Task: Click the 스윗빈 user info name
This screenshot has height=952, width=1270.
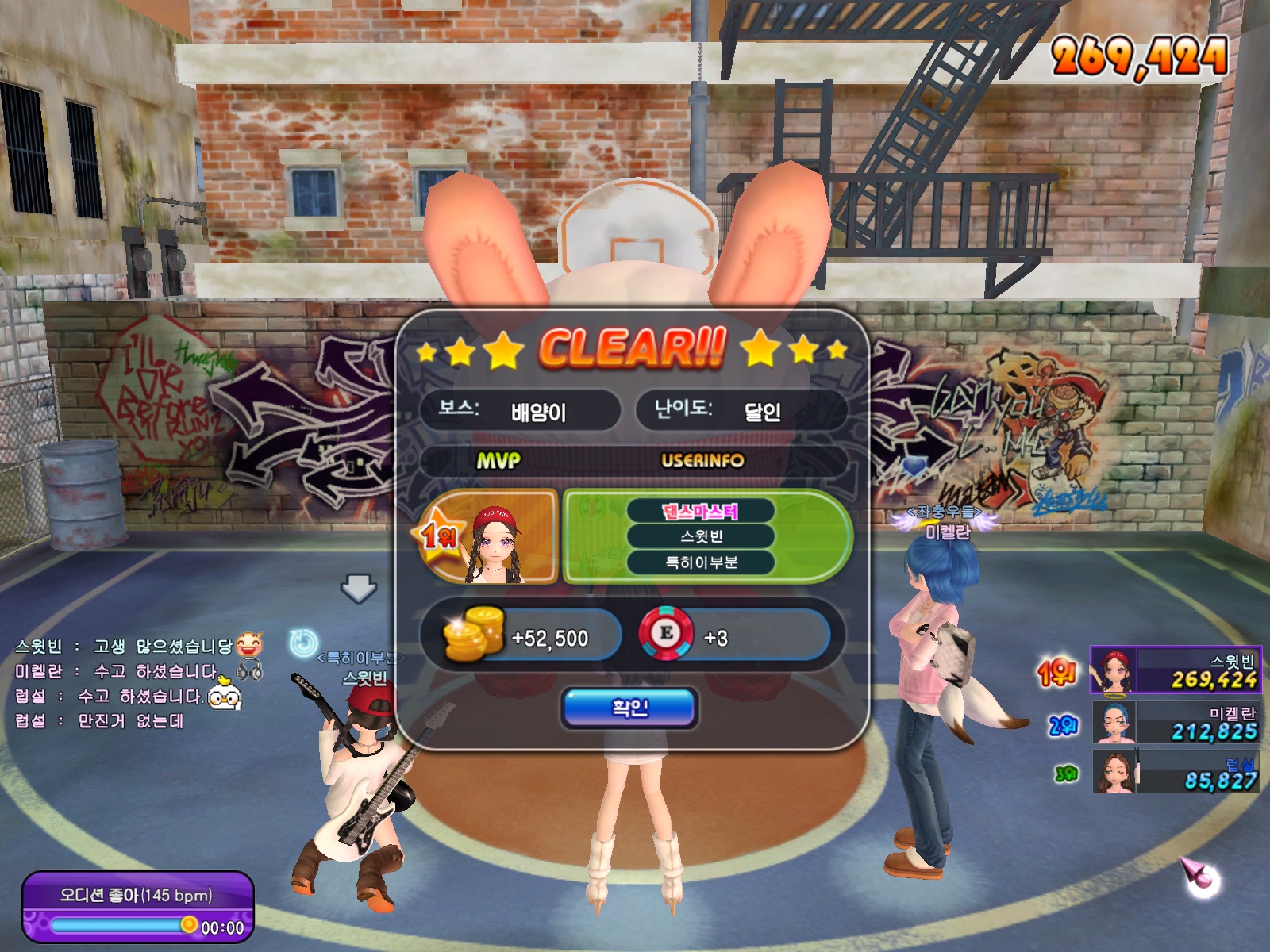Action: (701, 537)
